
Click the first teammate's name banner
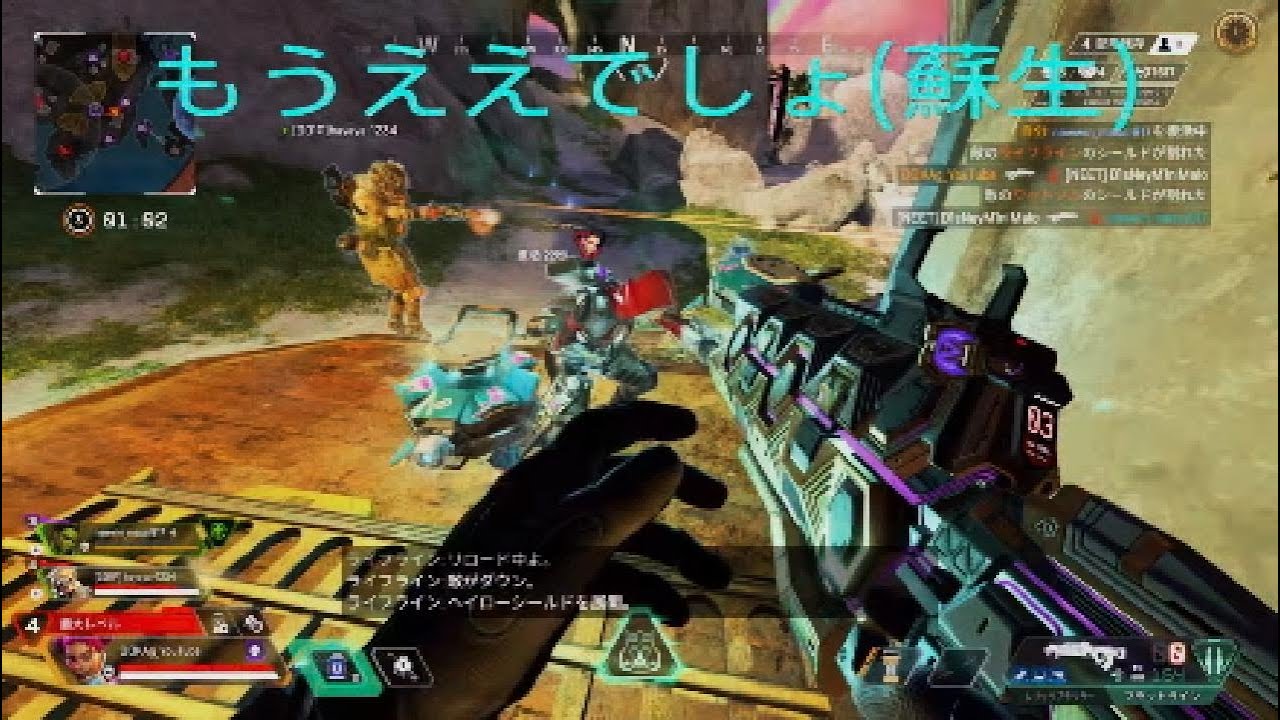click(137, 533)
